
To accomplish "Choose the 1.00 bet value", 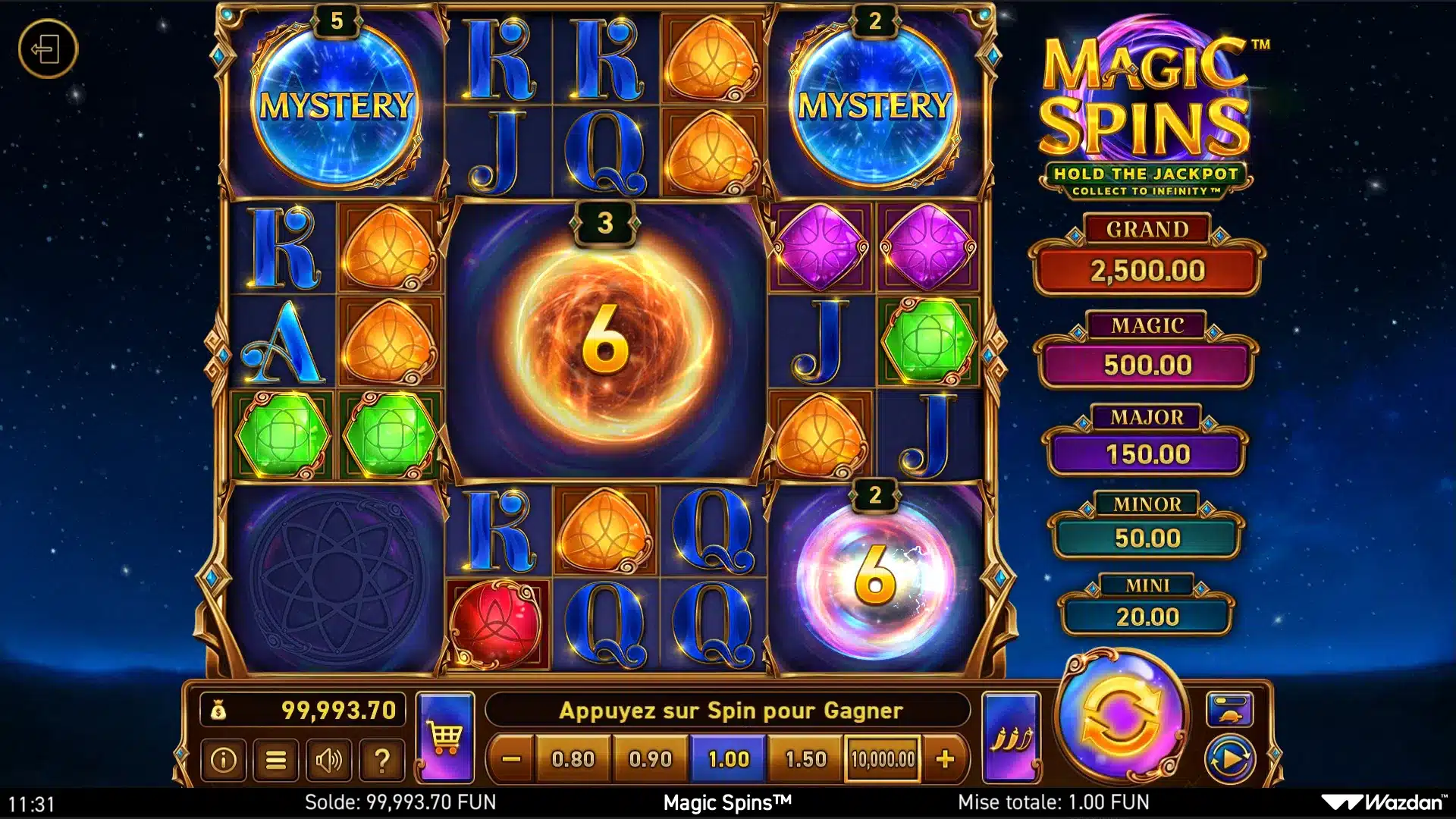I will (728, 759).
